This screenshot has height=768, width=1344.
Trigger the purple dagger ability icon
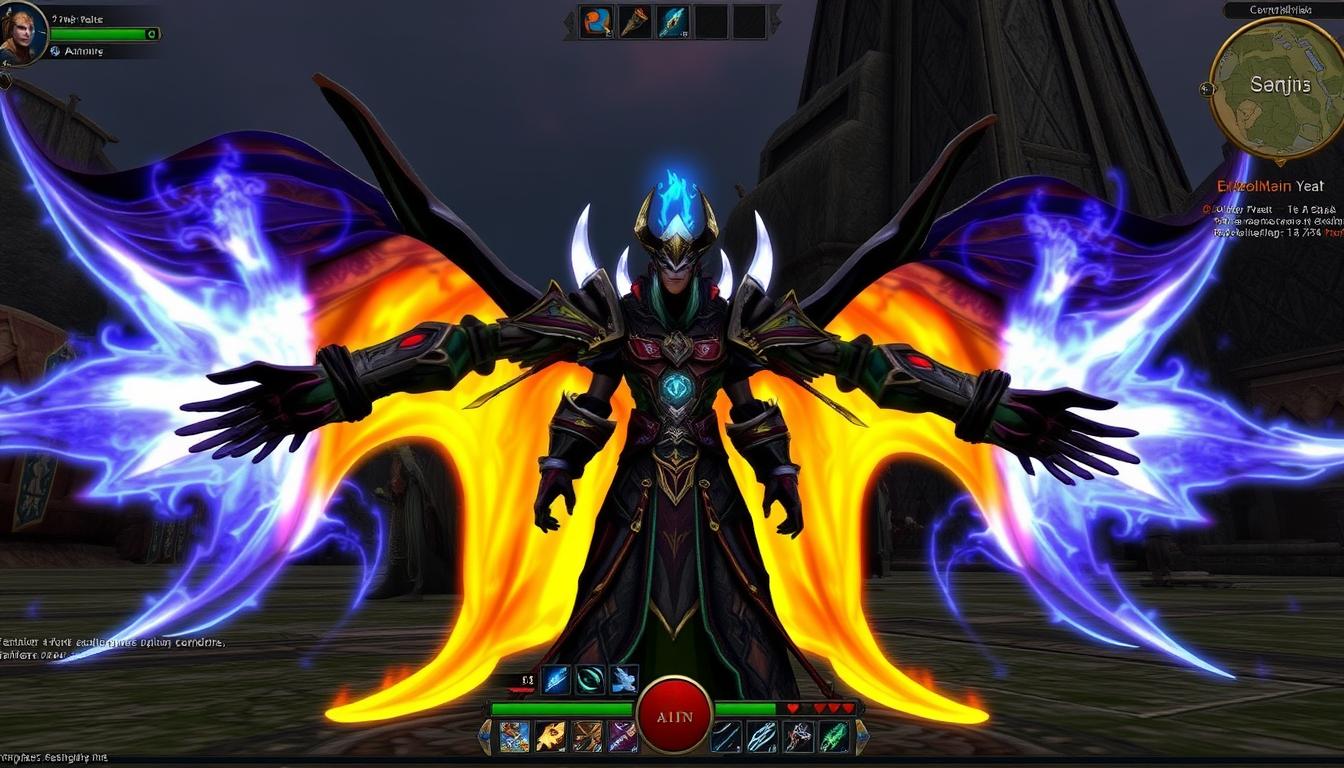click(624, 737)
